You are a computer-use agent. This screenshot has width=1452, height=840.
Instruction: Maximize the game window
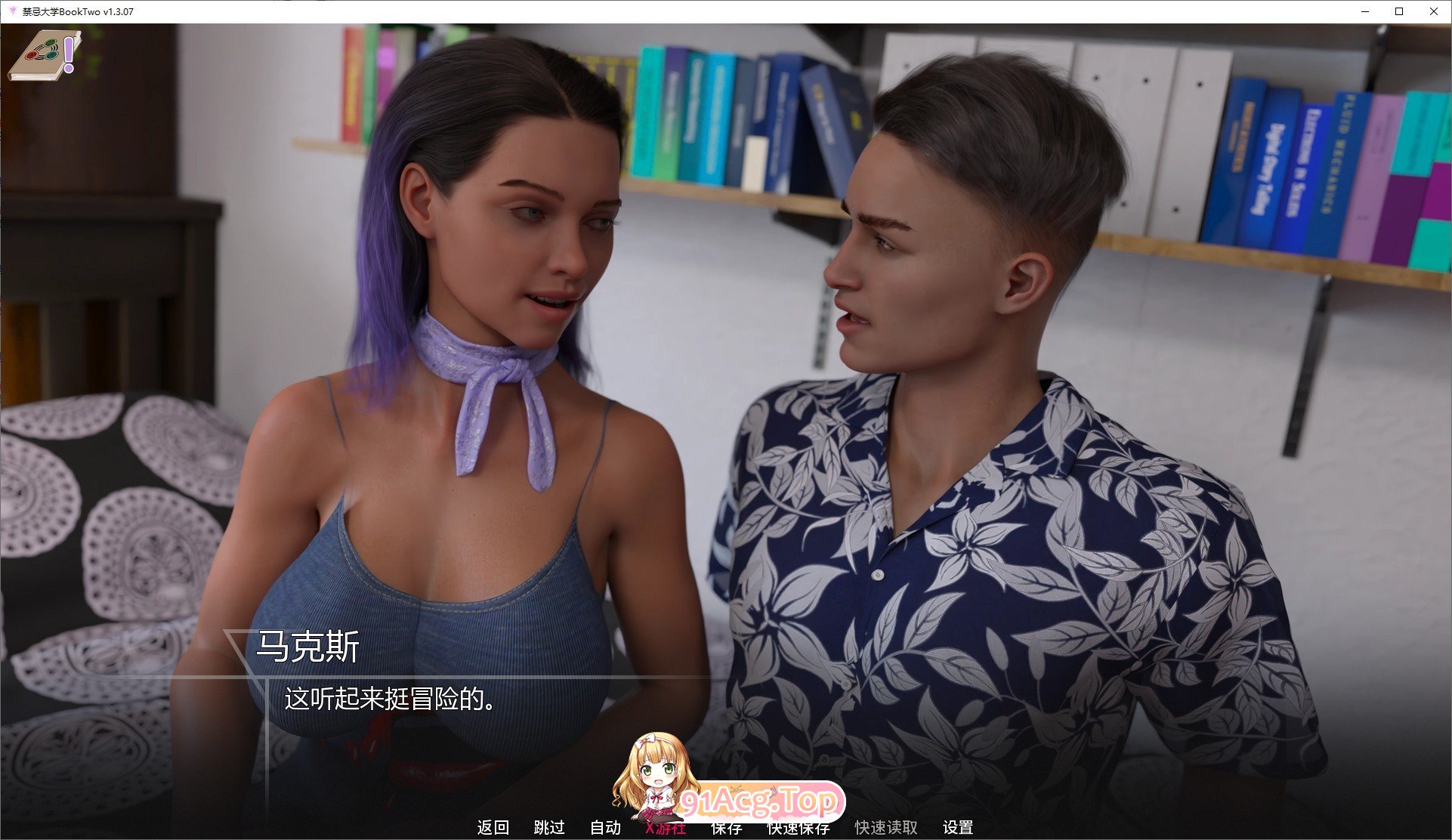tap(1398, 11)
